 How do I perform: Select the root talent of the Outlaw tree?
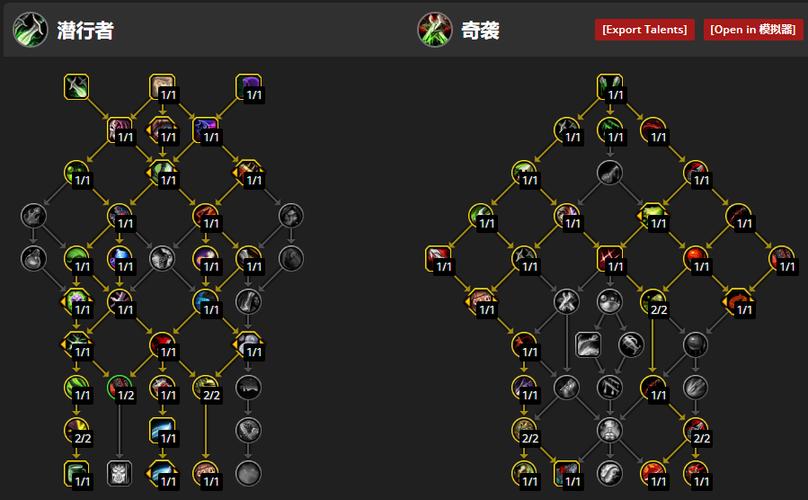610,86
